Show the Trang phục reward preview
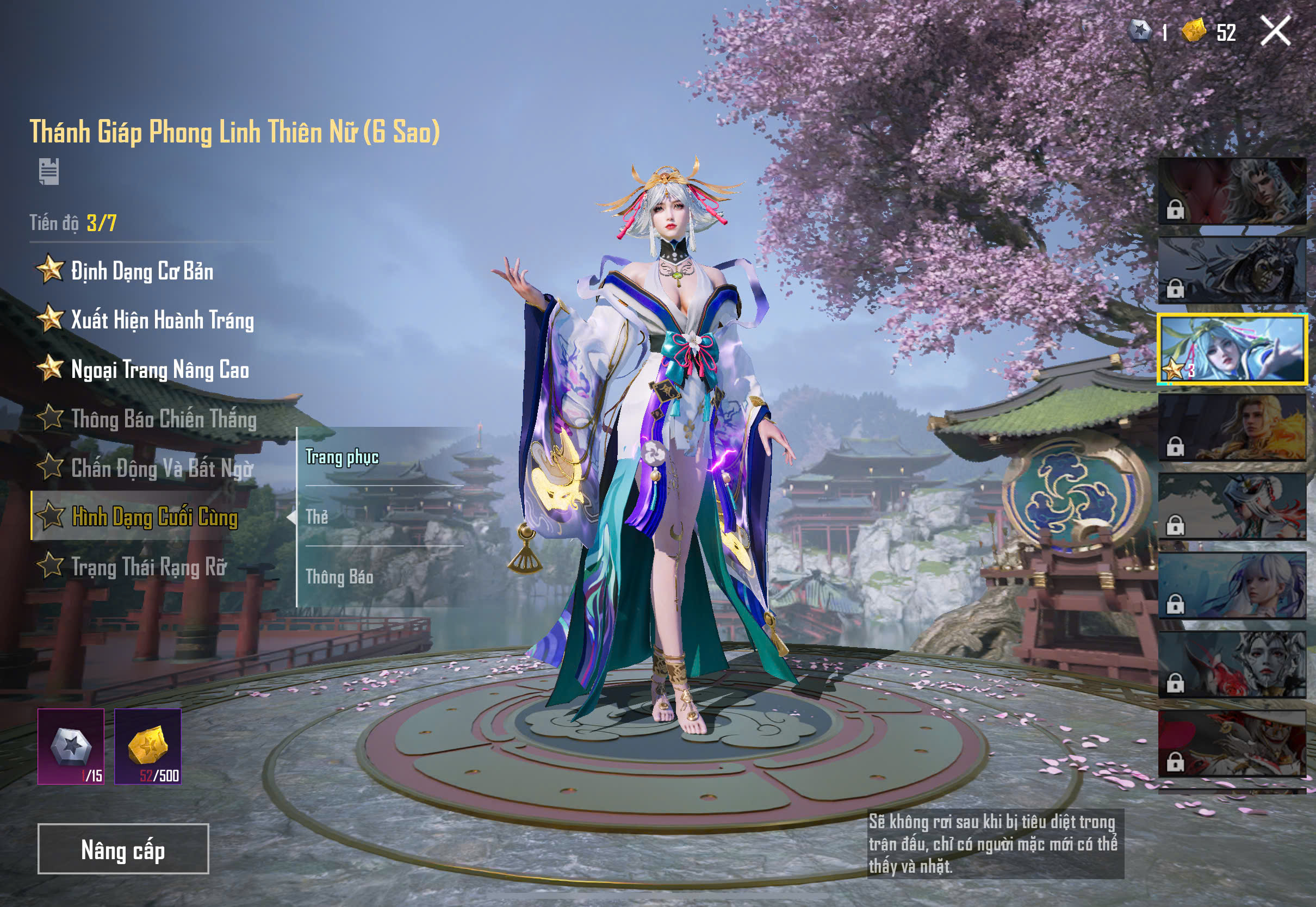 (x=342, y=457)
